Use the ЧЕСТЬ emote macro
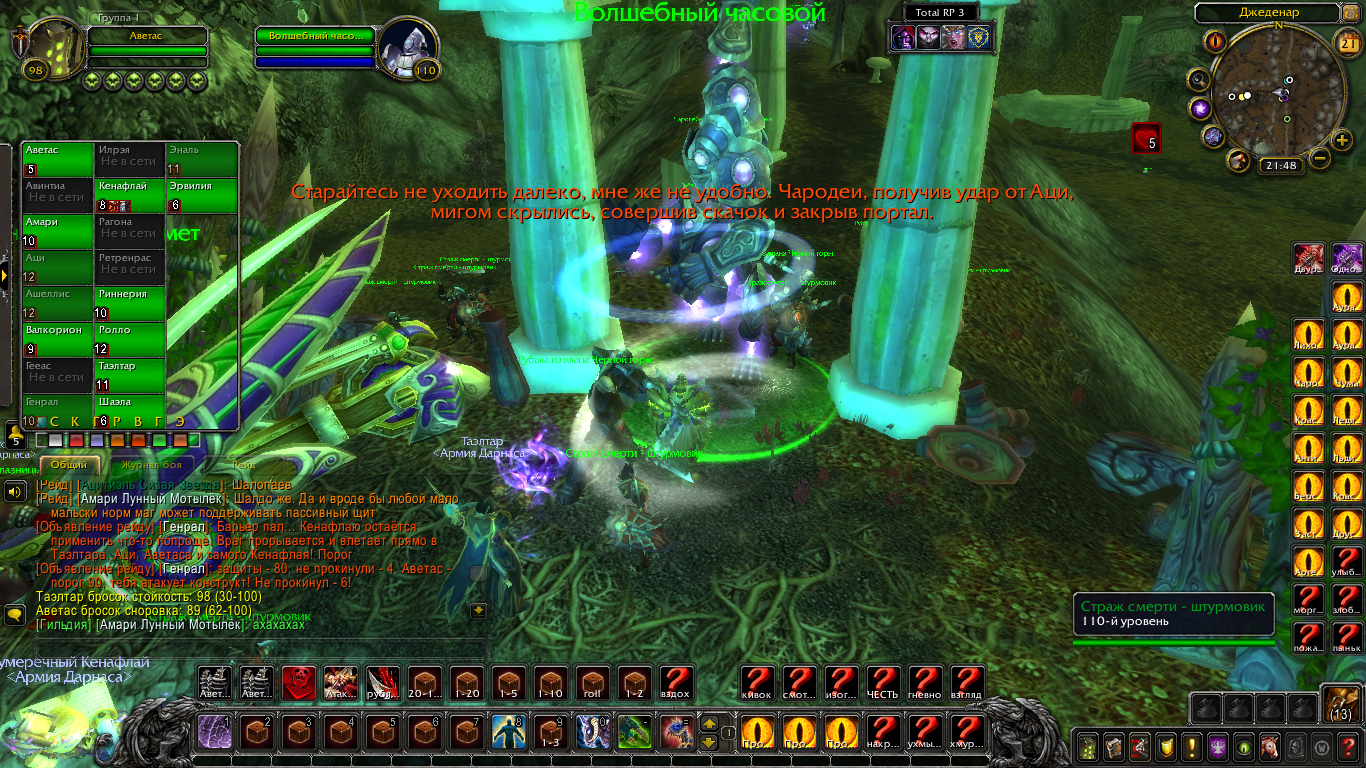Viewport: 1366px width, 768px height. point(883,683)
